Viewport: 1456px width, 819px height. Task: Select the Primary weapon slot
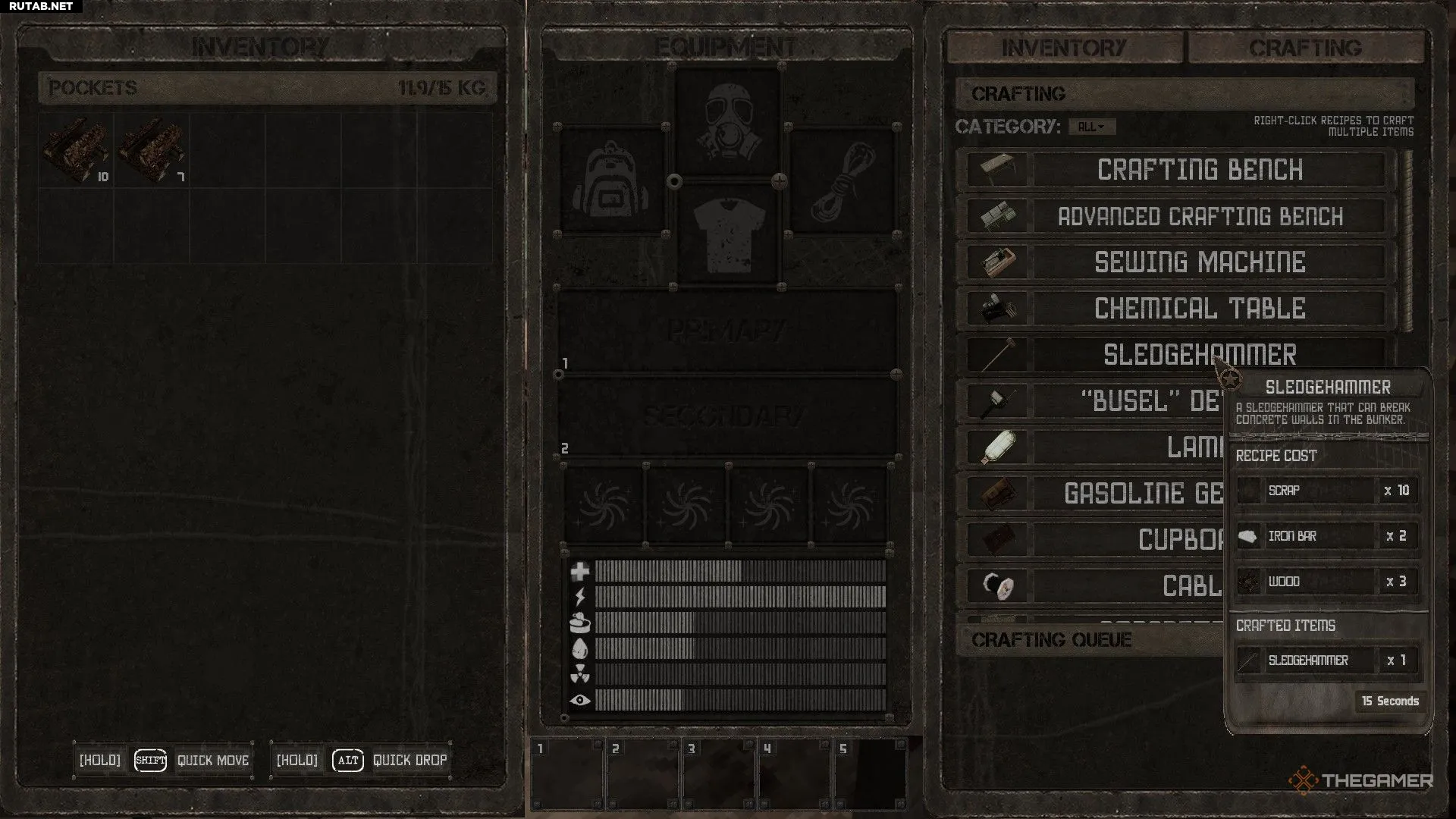pos(727,331)
